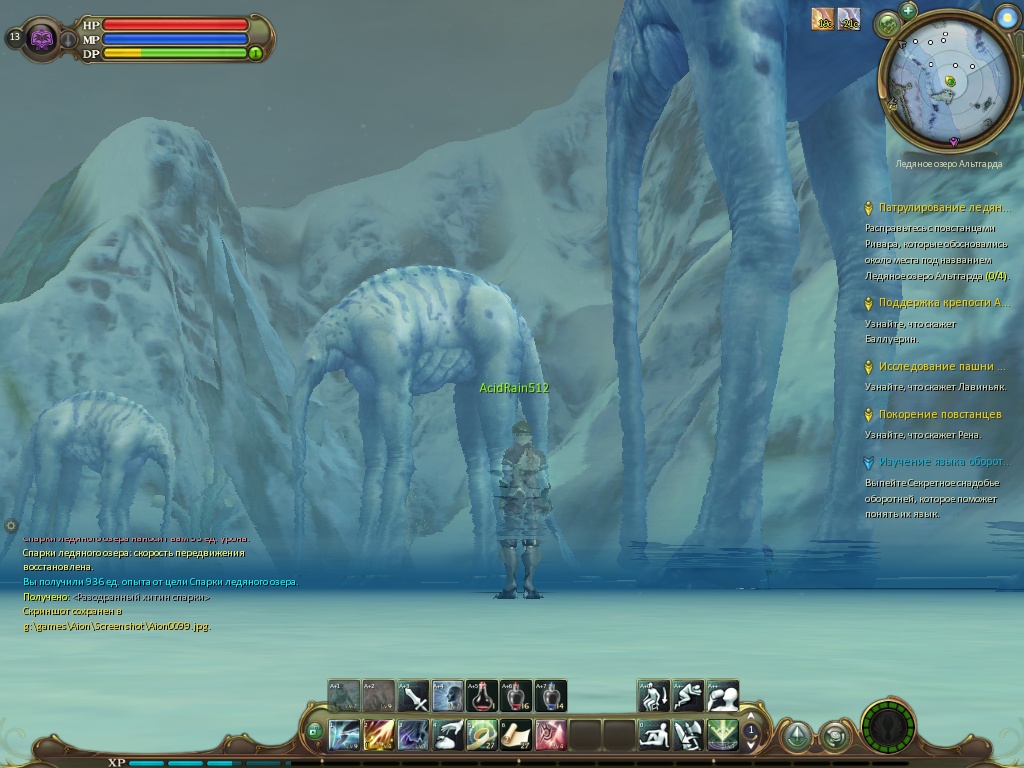Select the quest 'Патрулирование ледян...'
This screenshot has width=1024, height=768.
coord(943,208)
